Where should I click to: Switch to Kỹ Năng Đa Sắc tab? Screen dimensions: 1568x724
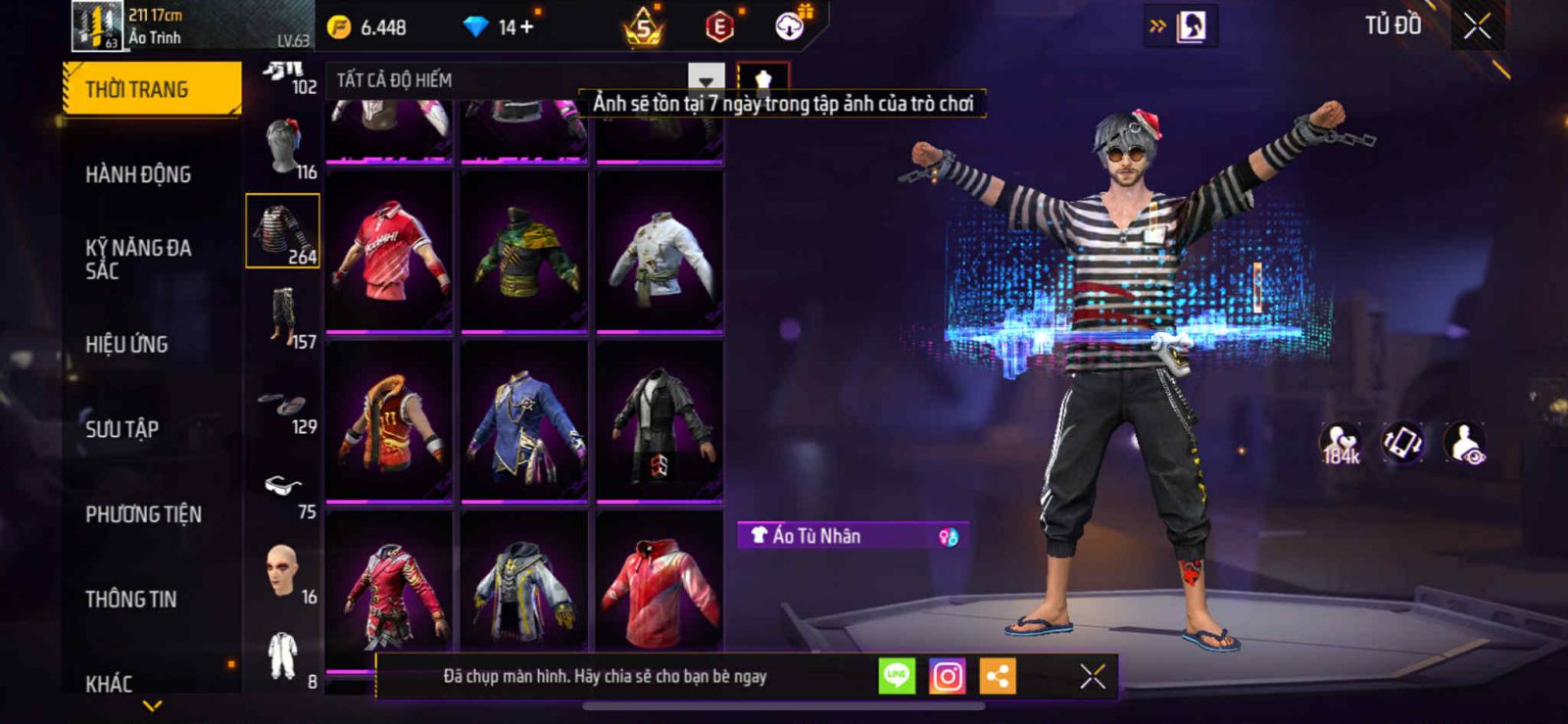tap(138, 259)
